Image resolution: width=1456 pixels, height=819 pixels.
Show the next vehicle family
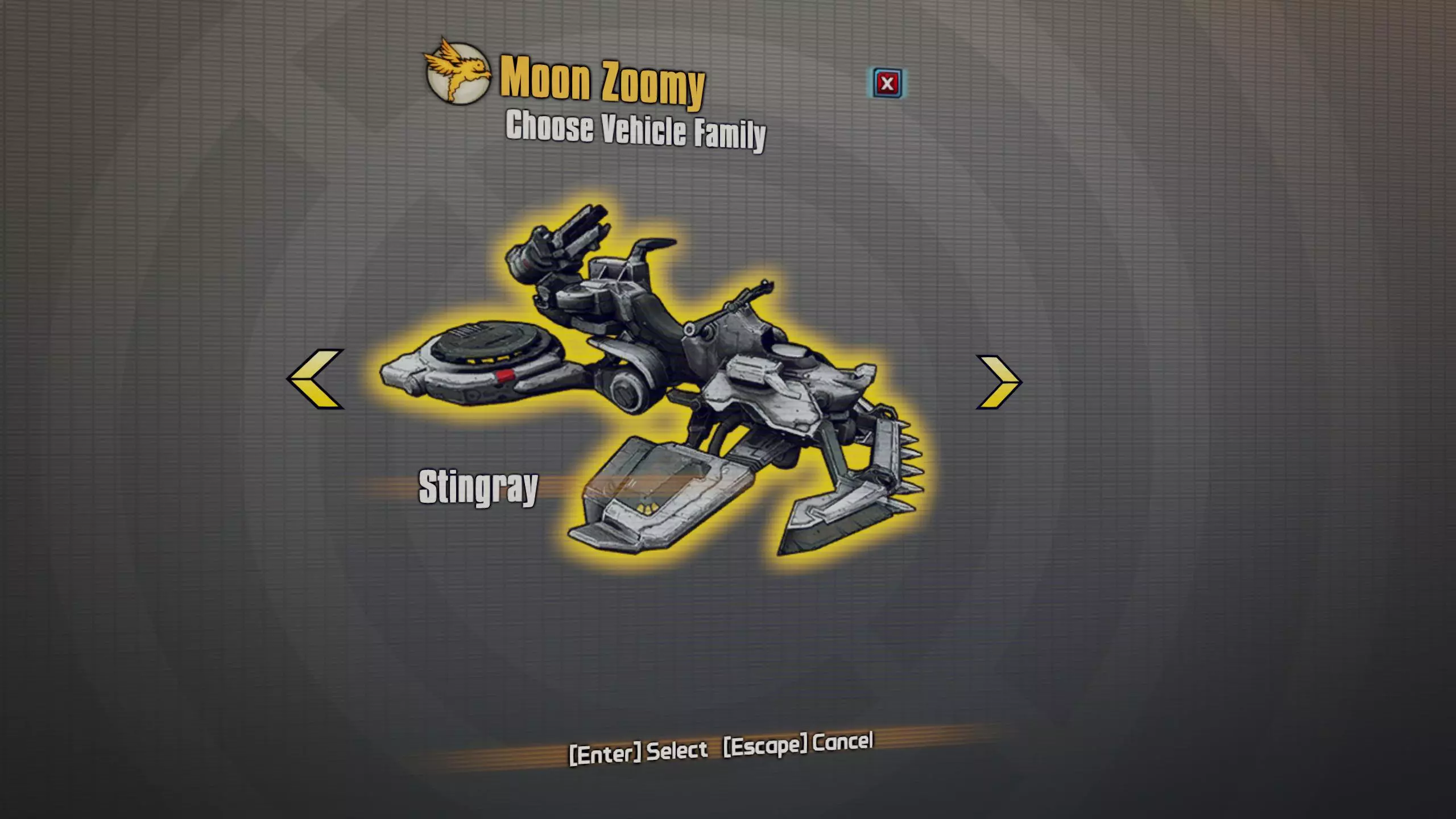click(x=999, y=382)
